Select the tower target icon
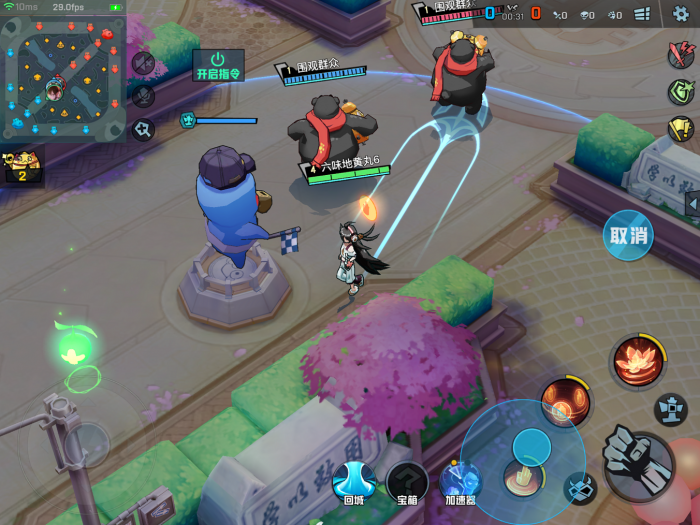The height and width of the screenshot is (525, 700). coord(671,408)
